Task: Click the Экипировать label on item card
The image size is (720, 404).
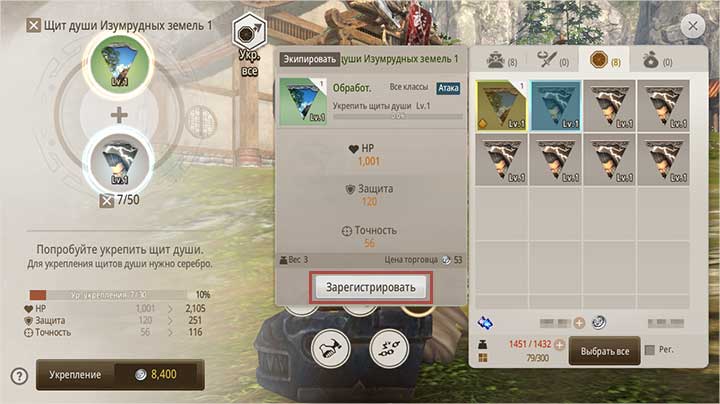Action: click(309, 61)
